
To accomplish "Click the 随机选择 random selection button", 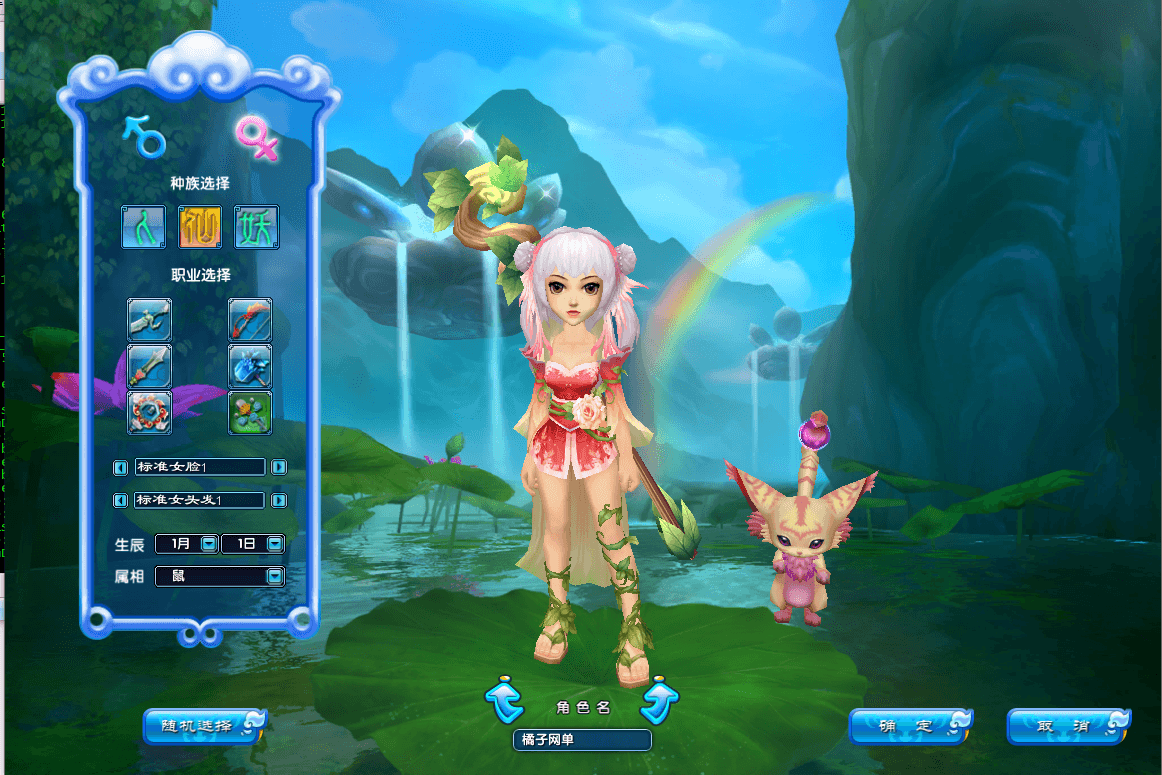I will pyautogui.click(x=203, y=726).
